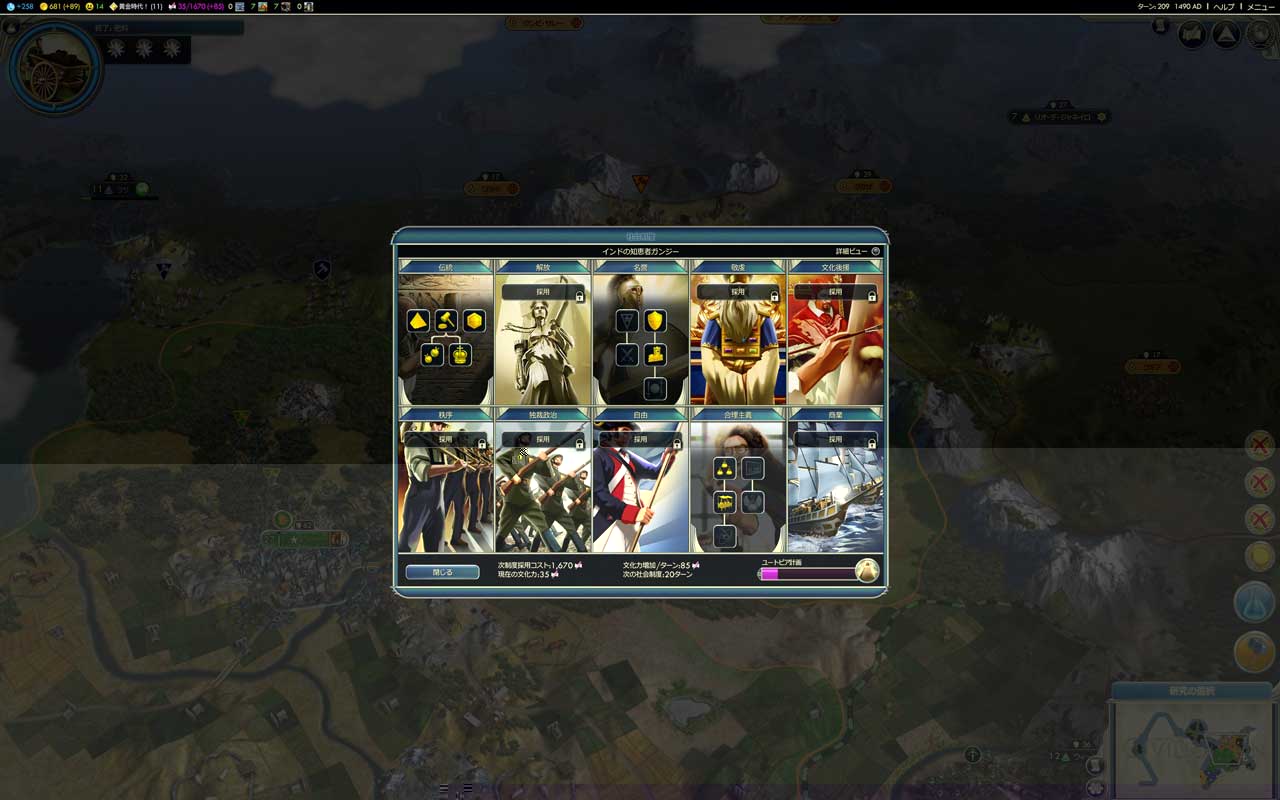Click the top red X notification icon on the right
Viewport: 1280px width, 800px height.
(x=1257, y=445)
